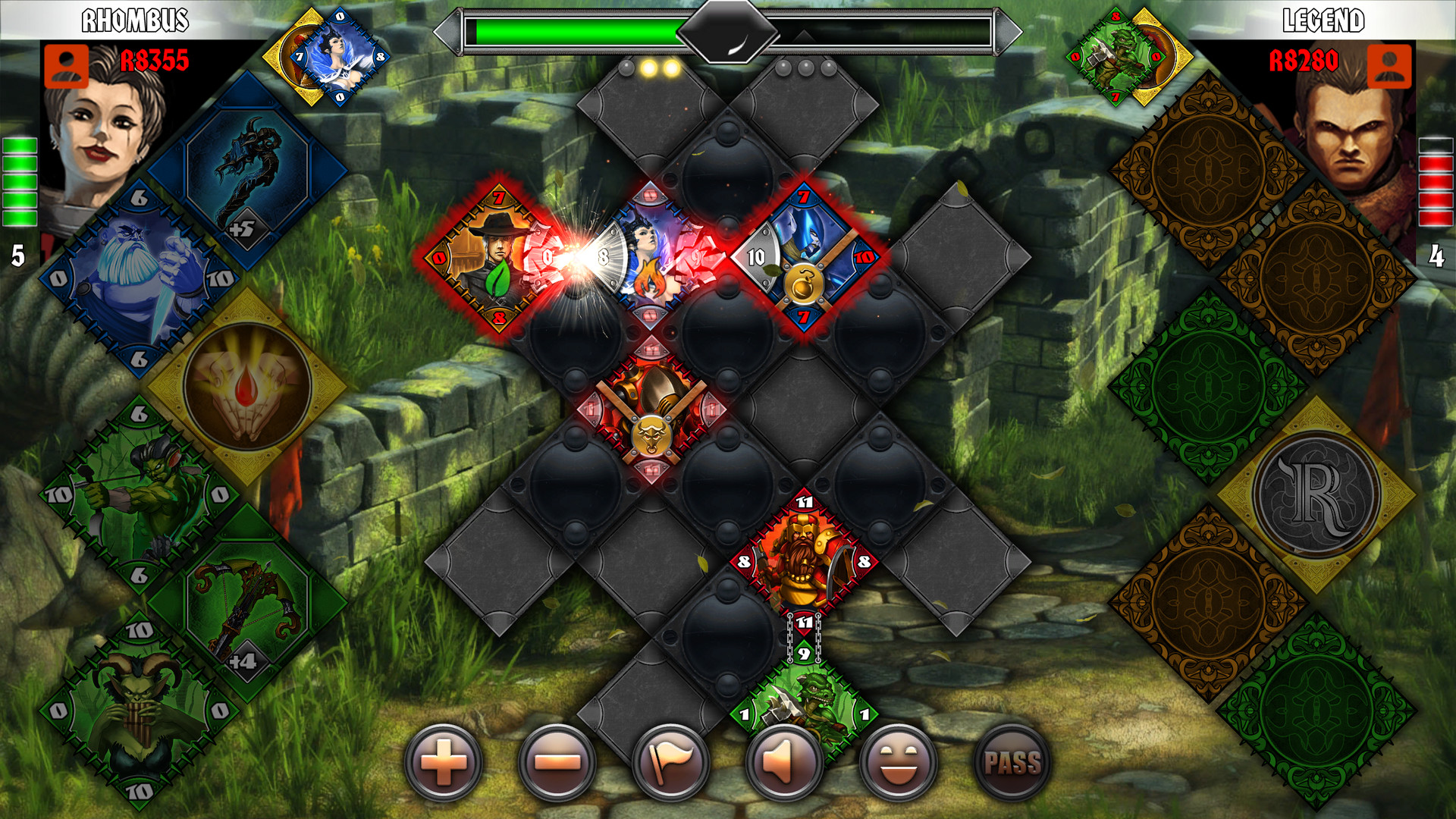Image resolution: width=1456 pixels, height=819 pixels.
Task: Select the horned satyr piper card
Action: [x=139, y=711]
